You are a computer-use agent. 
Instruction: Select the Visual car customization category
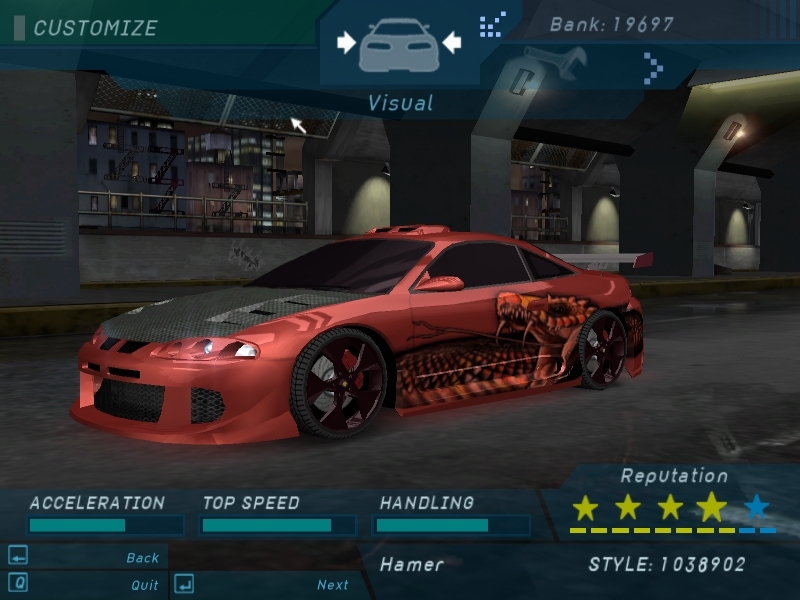[398, 43]
